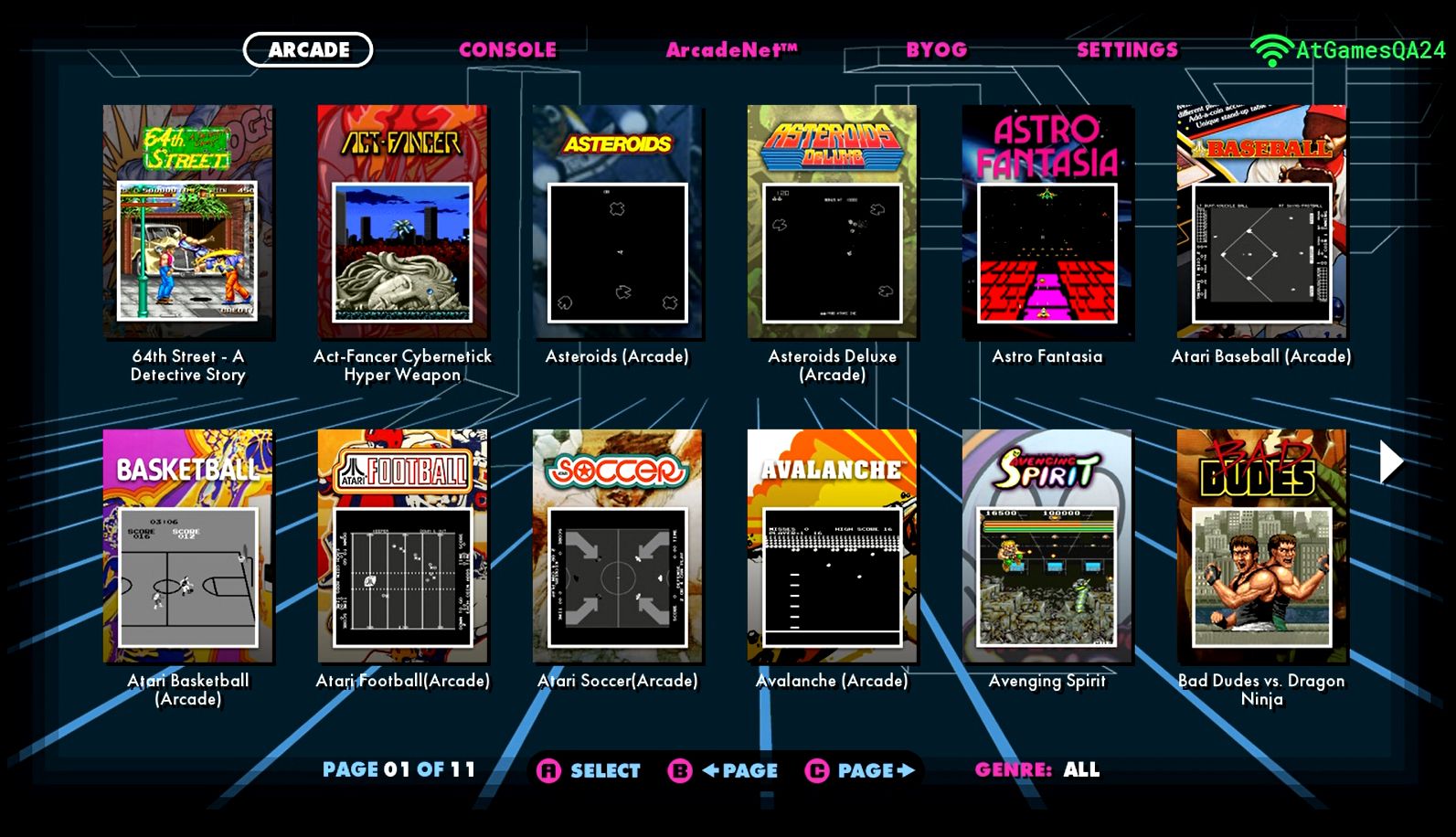Switch to the CONSOLE tab
Screen dimensions: 1456x837
[509, 49]
